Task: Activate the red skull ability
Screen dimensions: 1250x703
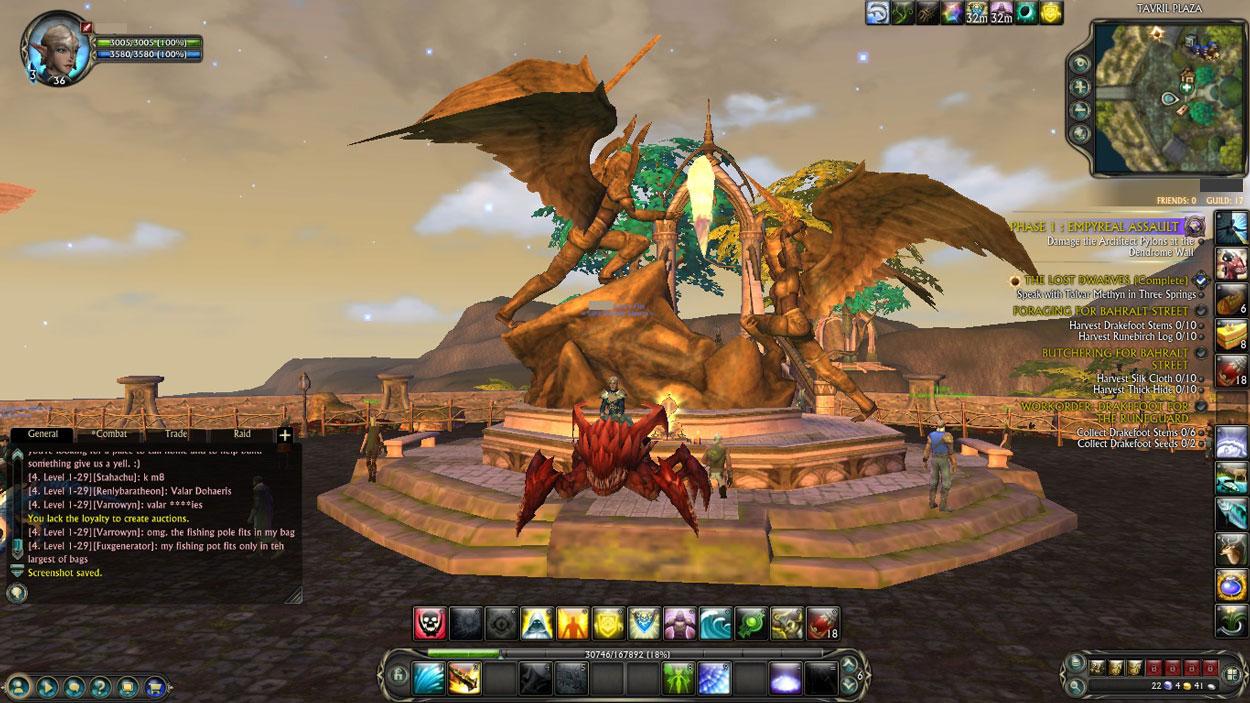Action: click(x=430, y=623)
